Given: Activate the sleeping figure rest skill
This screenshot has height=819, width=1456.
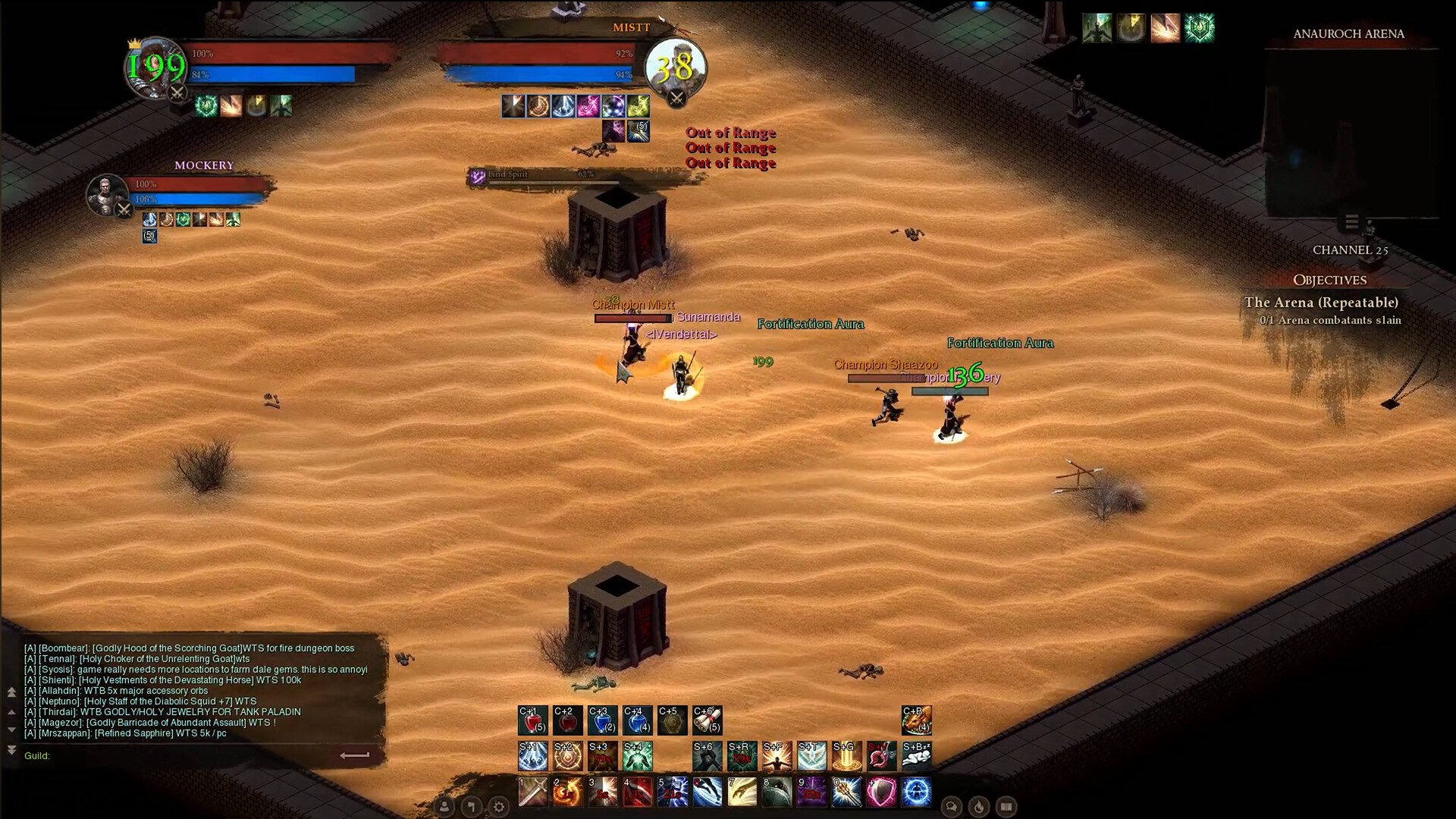Looking at the screenshot, I should (x=916, y=756).
